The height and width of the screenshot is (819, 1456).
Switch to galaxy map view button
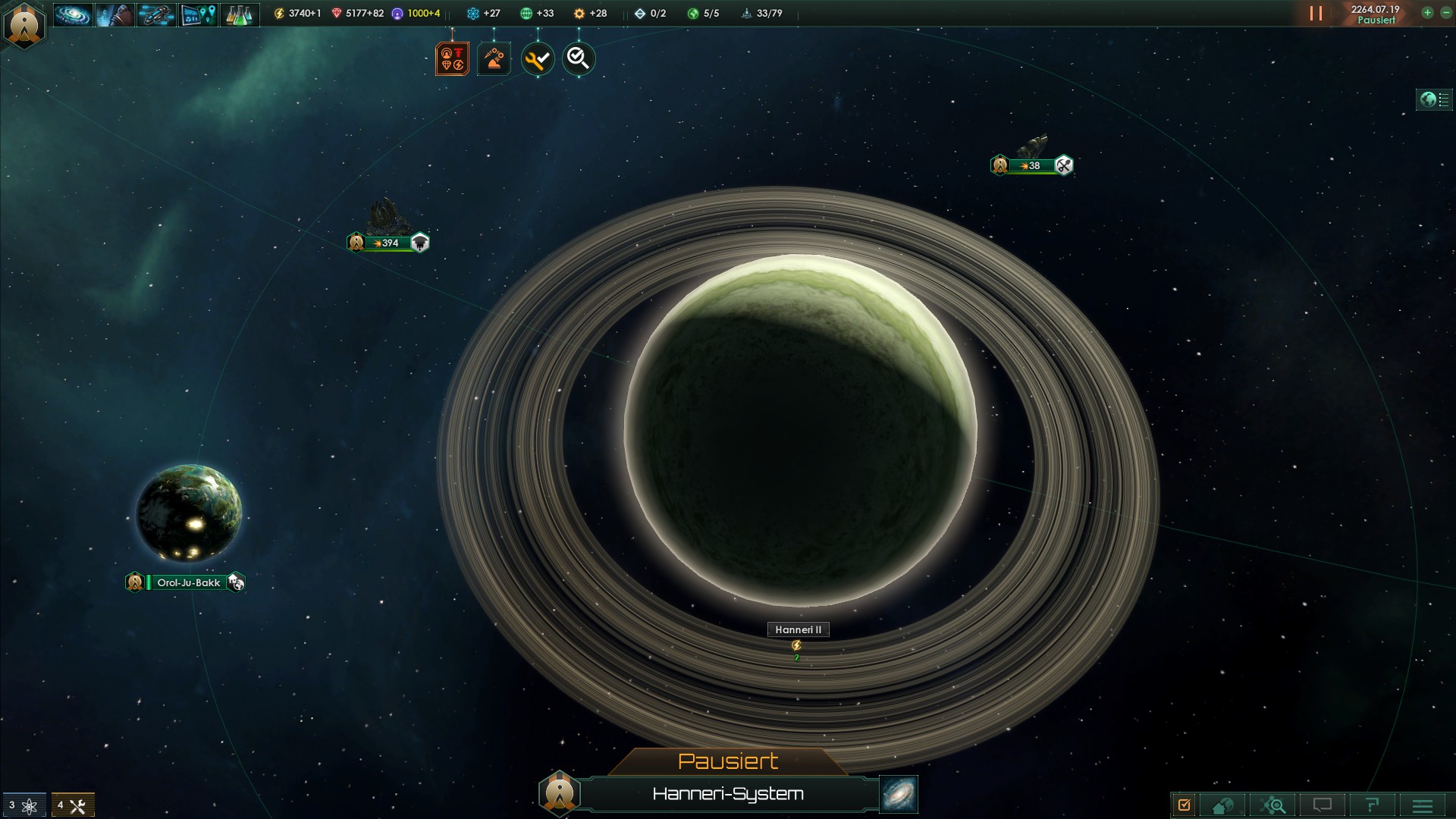[x=899, y=793]
